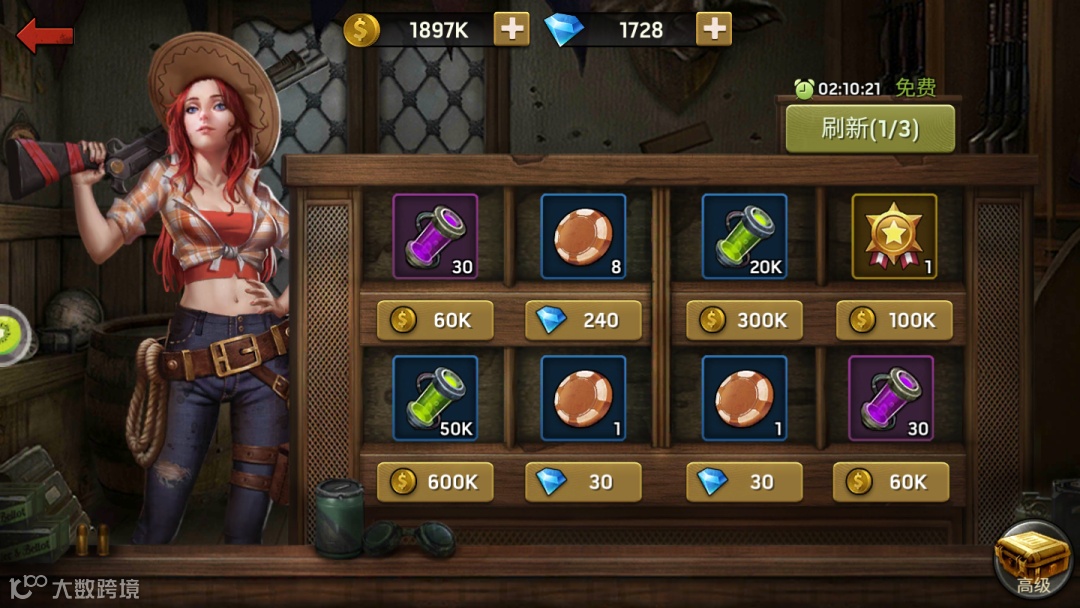1080x608 pixels.
Task: Select the copper chip stack of 8
Action: click(583, 236)
